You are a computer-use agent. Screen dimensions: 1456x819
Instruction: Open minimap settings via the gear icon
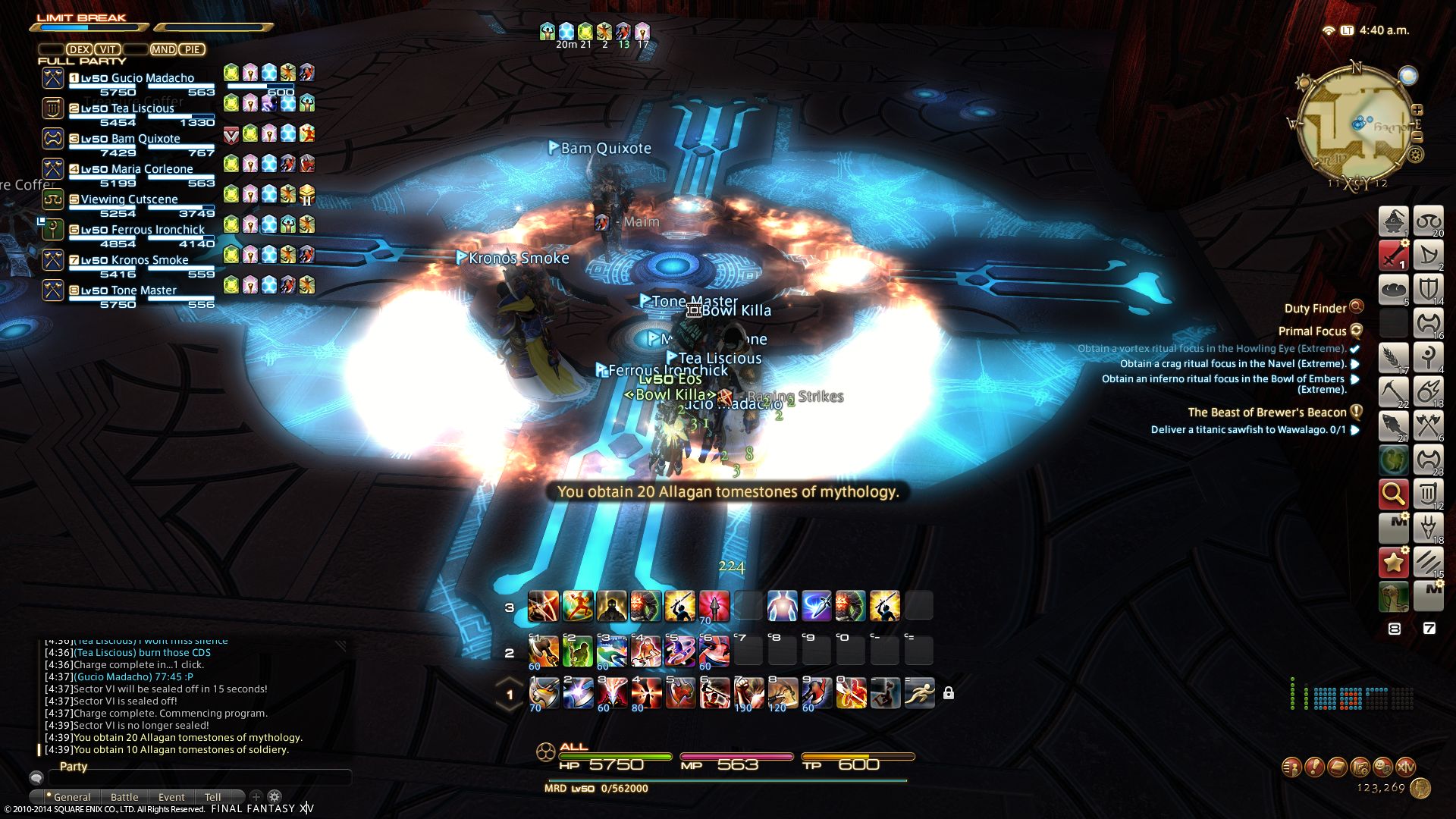(1415, 155)
